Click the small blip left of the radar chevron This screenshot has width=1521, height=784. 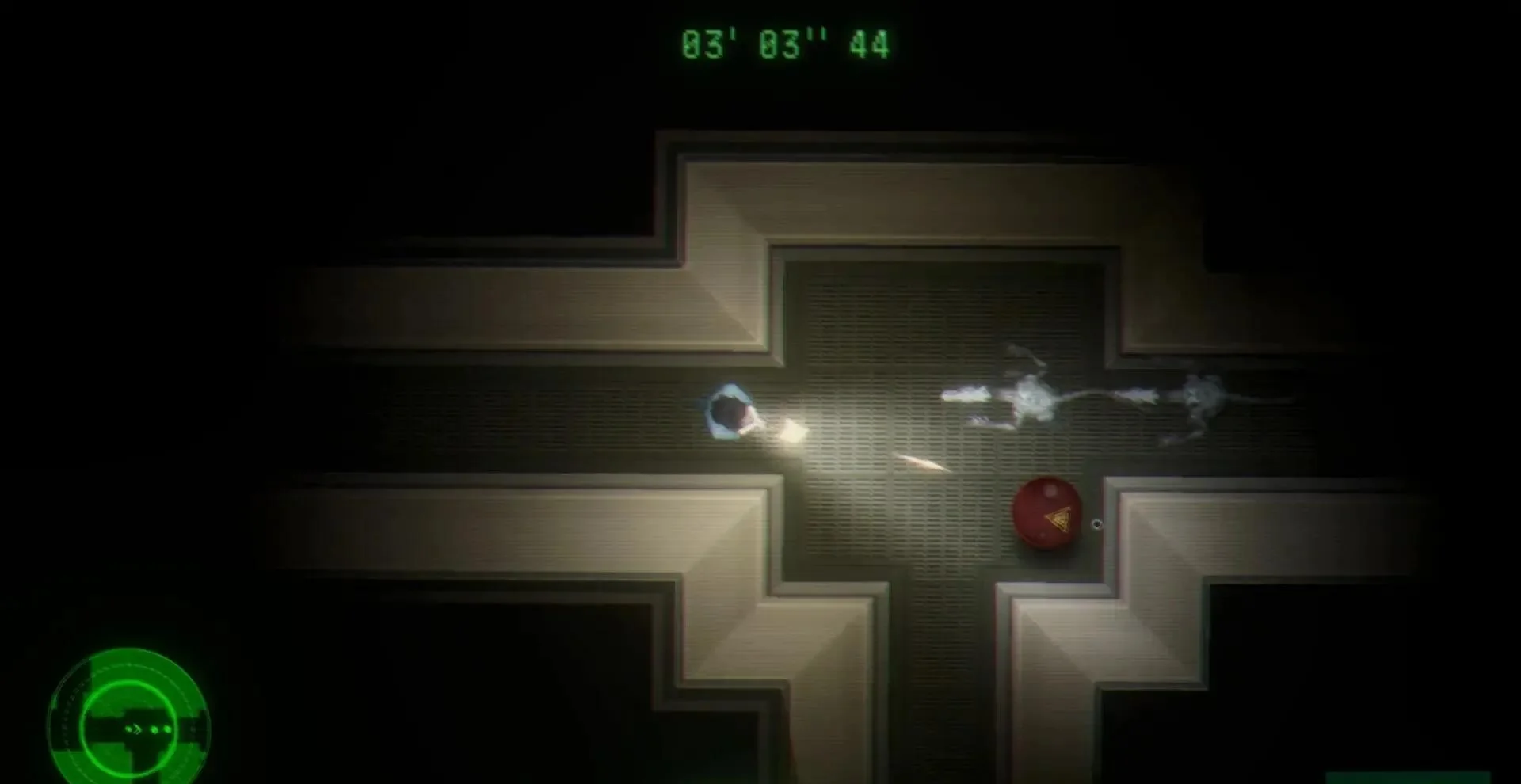(129, 729)
